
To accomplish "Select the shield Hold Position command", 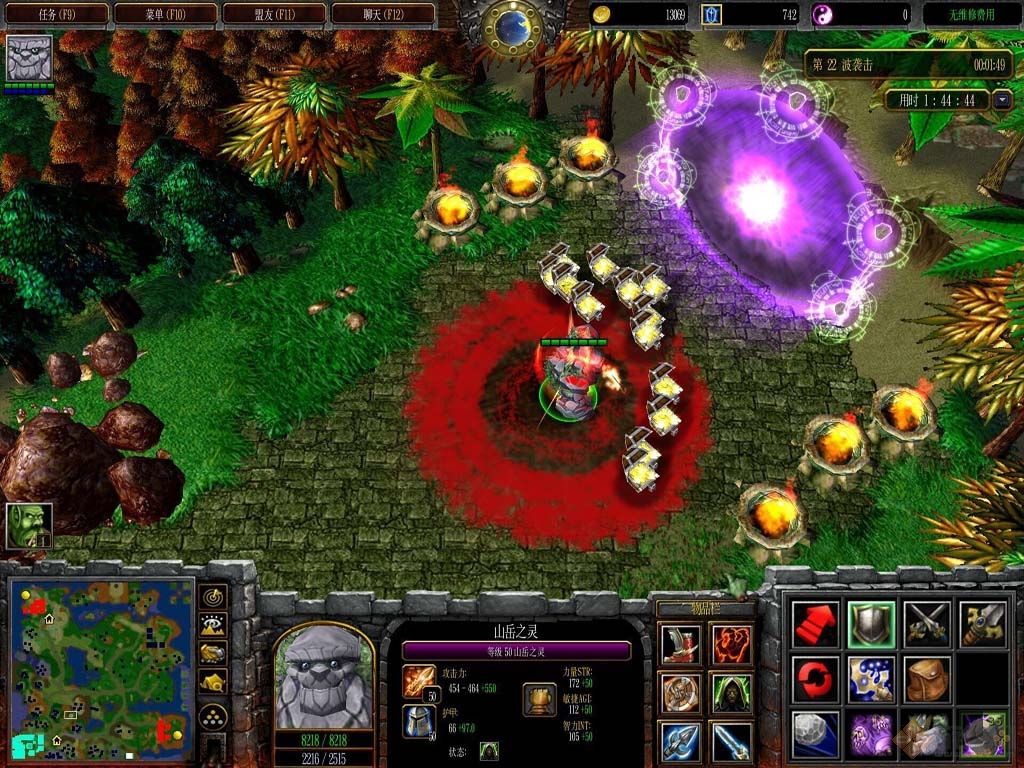I will pyautogui.click(x=871, y=624).
